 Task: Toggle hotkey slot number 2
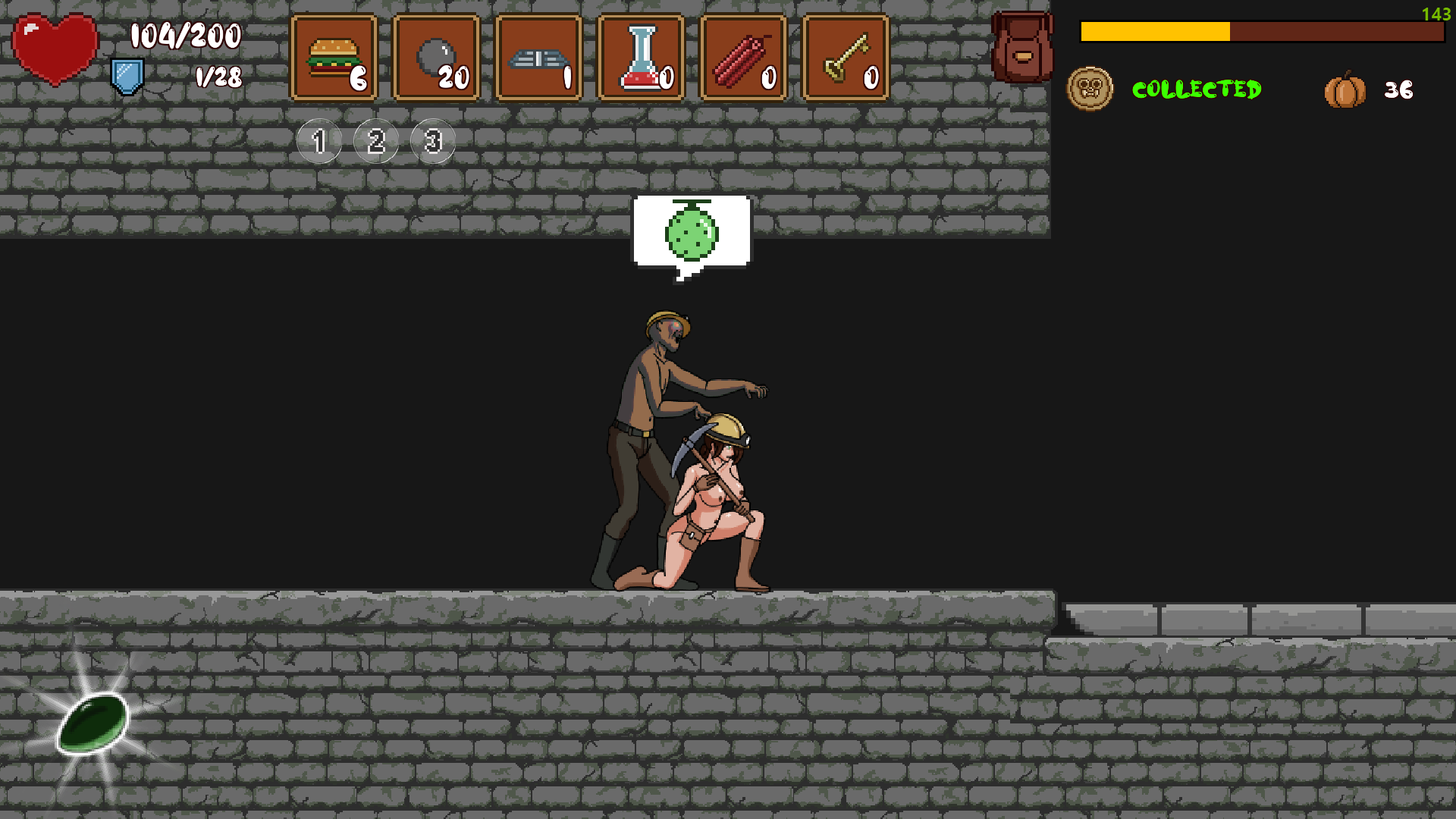pyautogui.click(x=375, y=140)
